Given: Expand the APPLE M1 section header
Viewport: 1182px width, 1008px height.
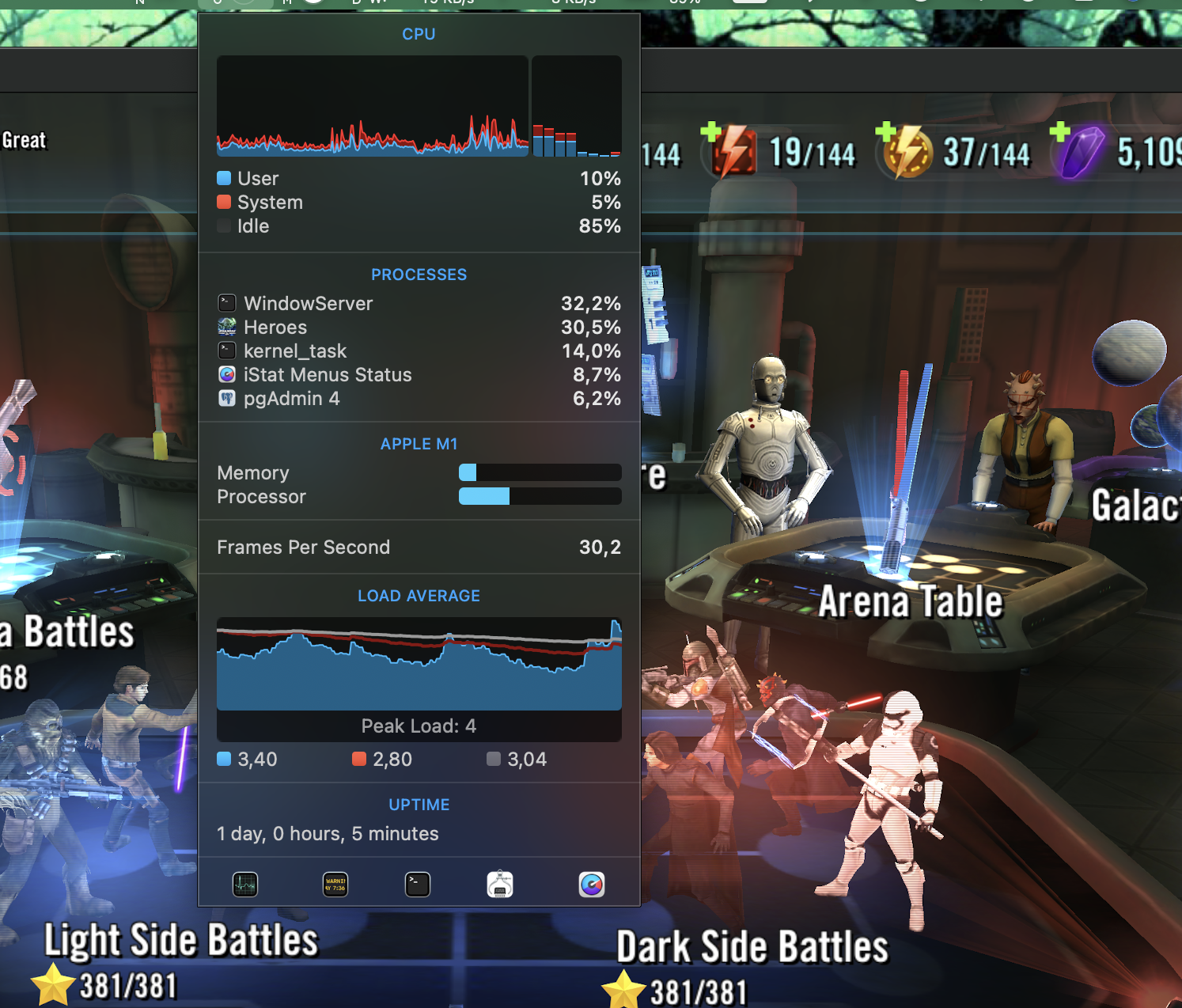Looking at the screenshot, I should click(419, 443).
